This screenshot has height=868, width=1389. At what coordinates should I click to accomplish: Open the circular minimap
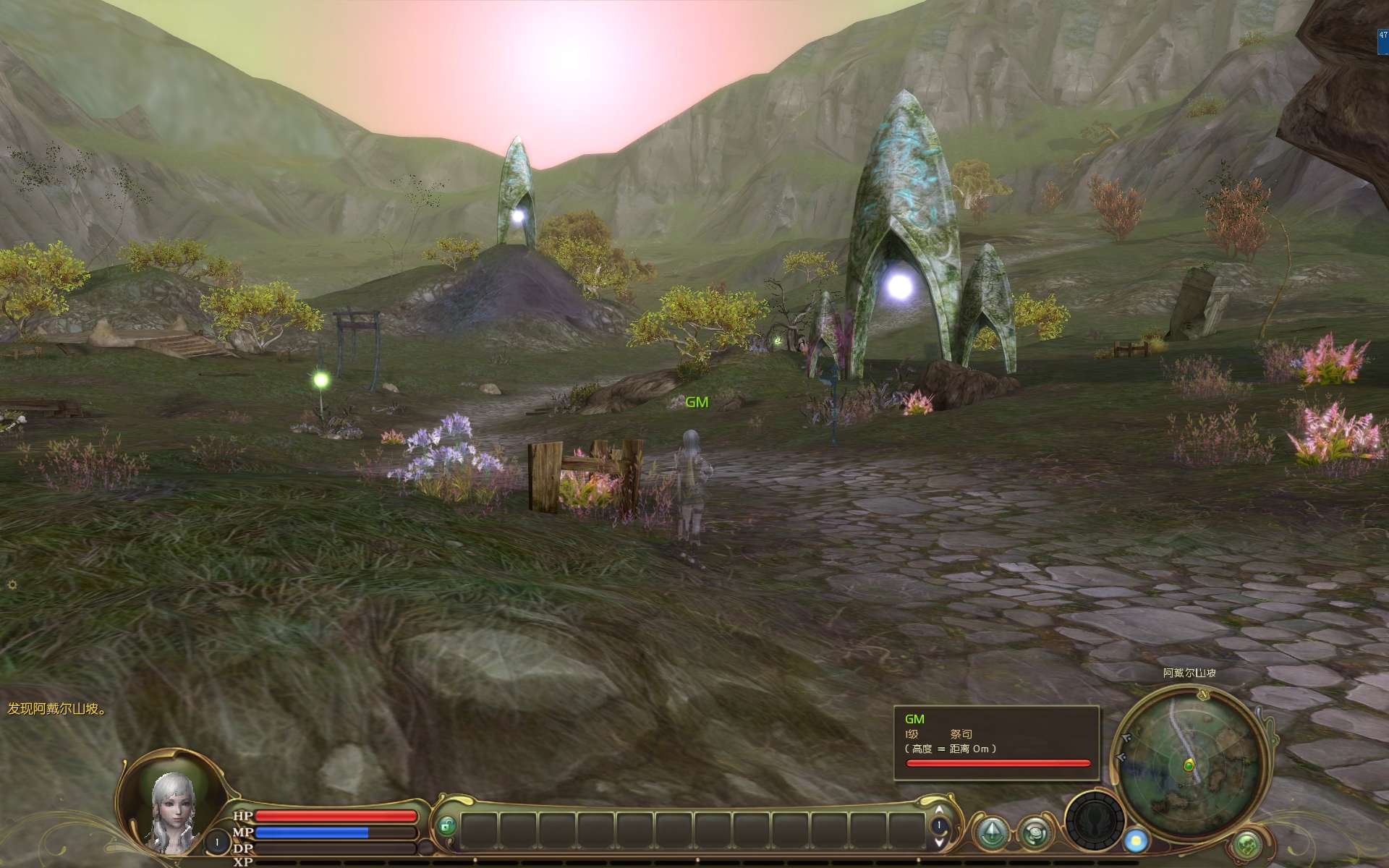click(x=1191, y=764)
